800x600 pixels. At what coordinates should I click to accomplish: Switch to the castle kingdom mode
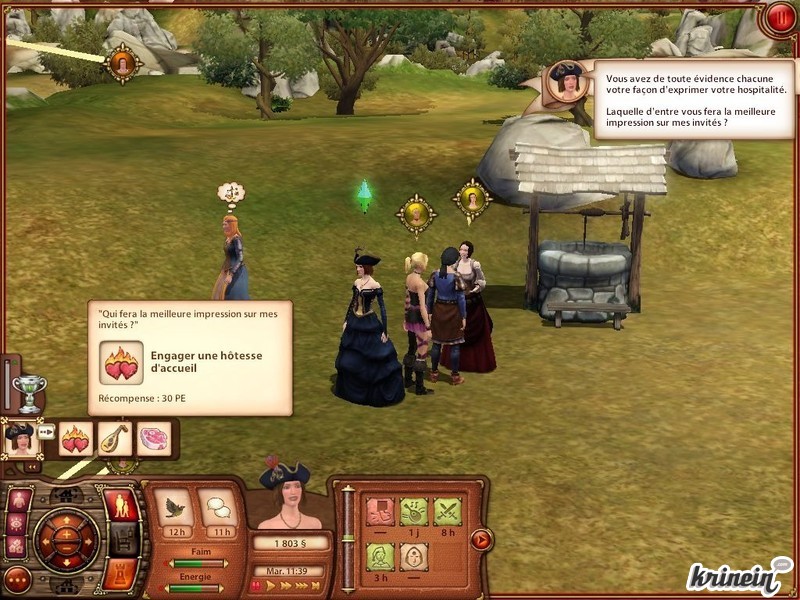122,573
